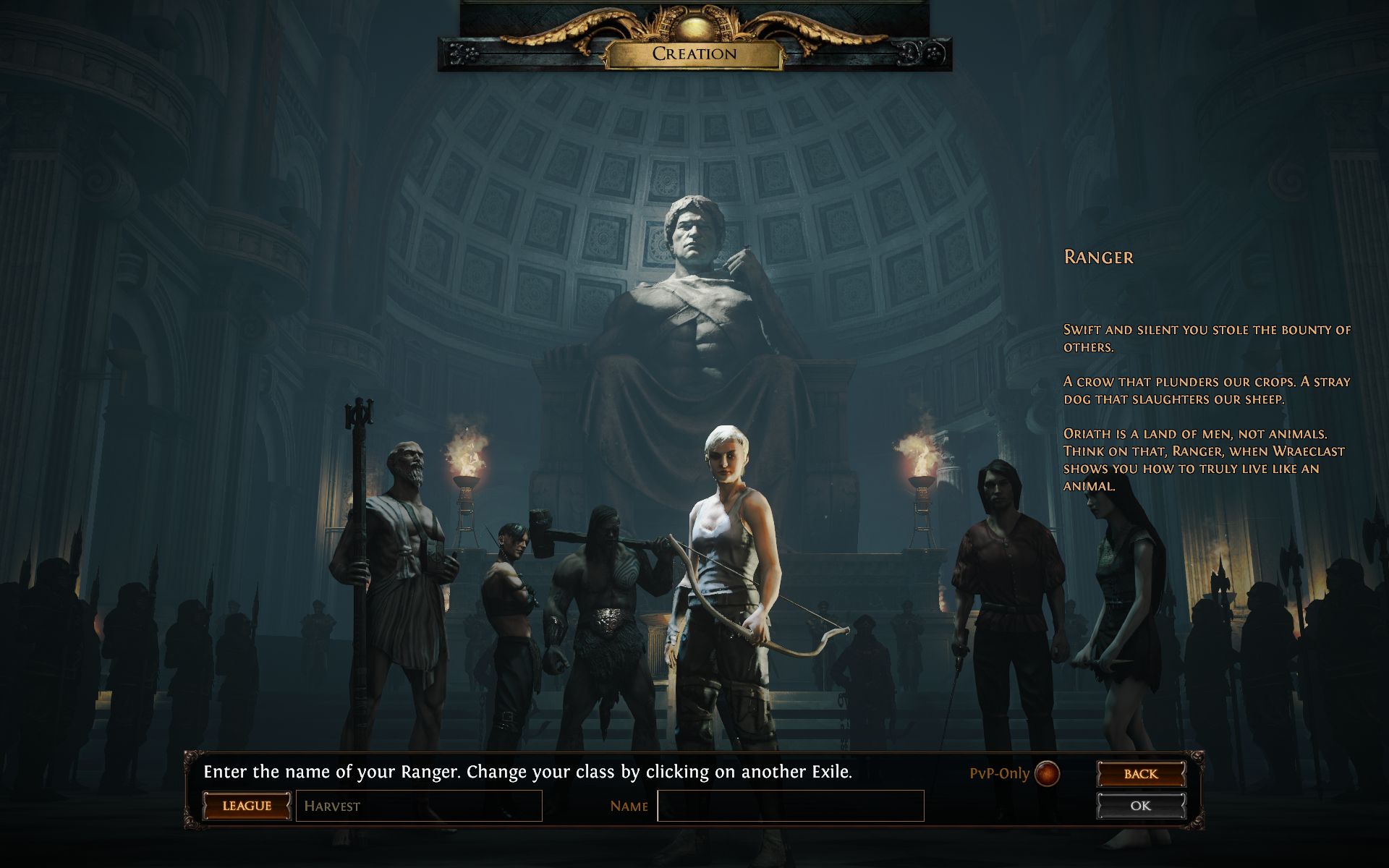
Task: Click the Harvest league field
Action: [x=419, y=806]
